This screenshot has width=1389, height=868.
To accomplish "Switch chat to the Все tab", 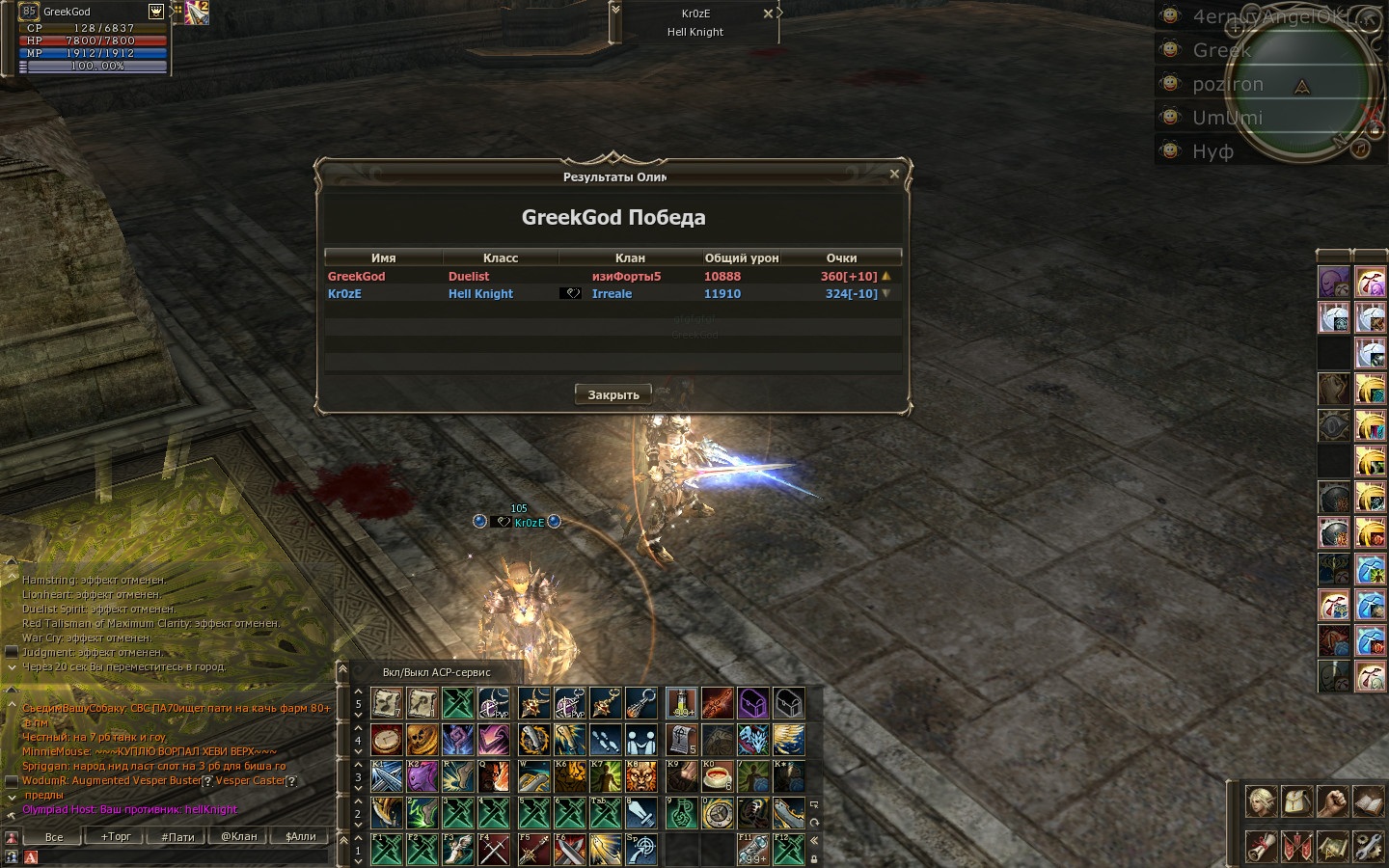I will click(x=54, y=837).
